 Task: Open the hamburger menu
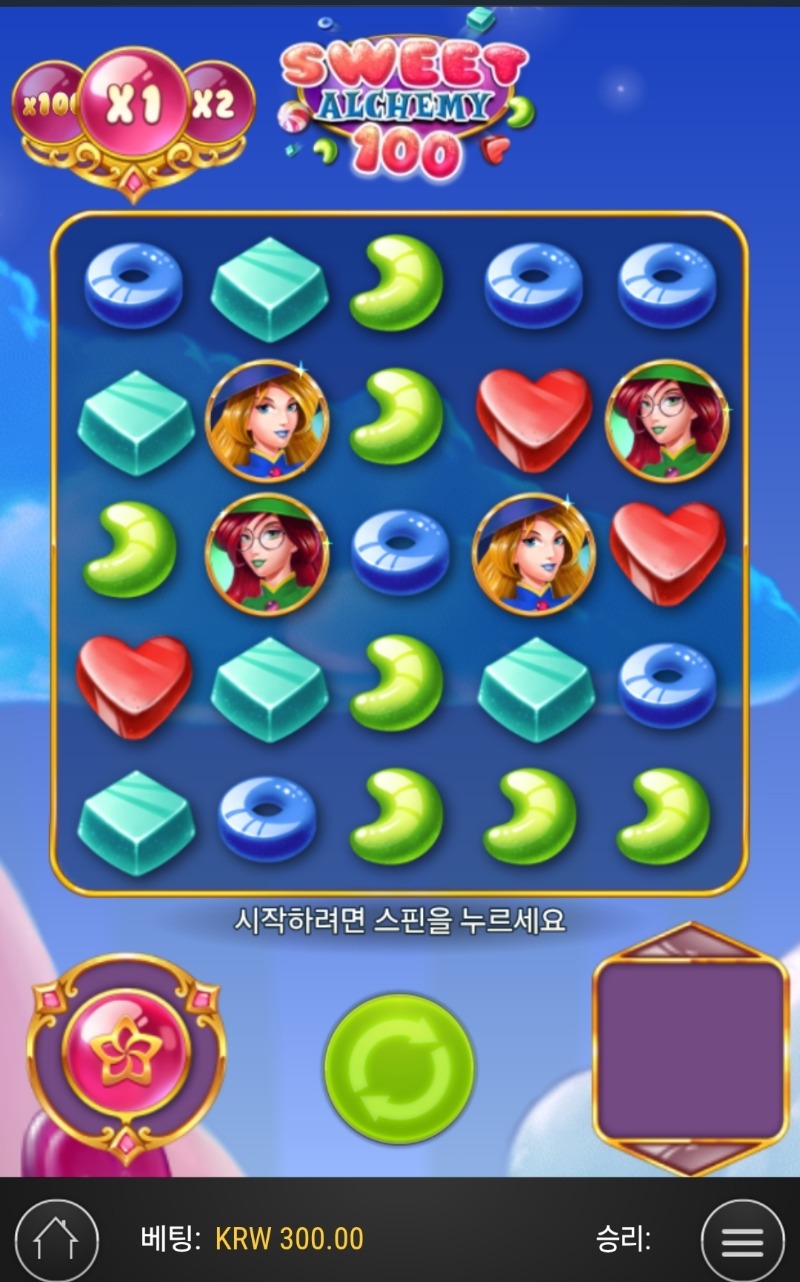742,1240
